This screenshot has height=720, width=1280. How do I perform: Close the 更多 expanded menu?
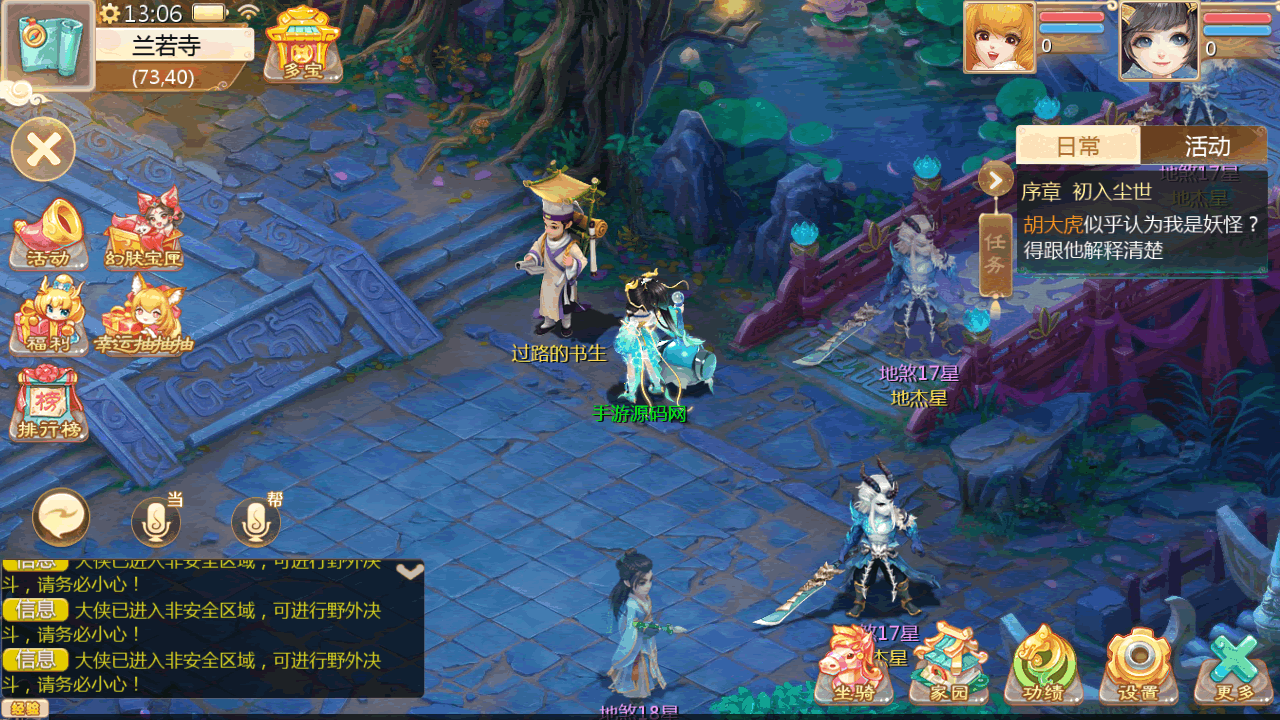click(1232, 665)
